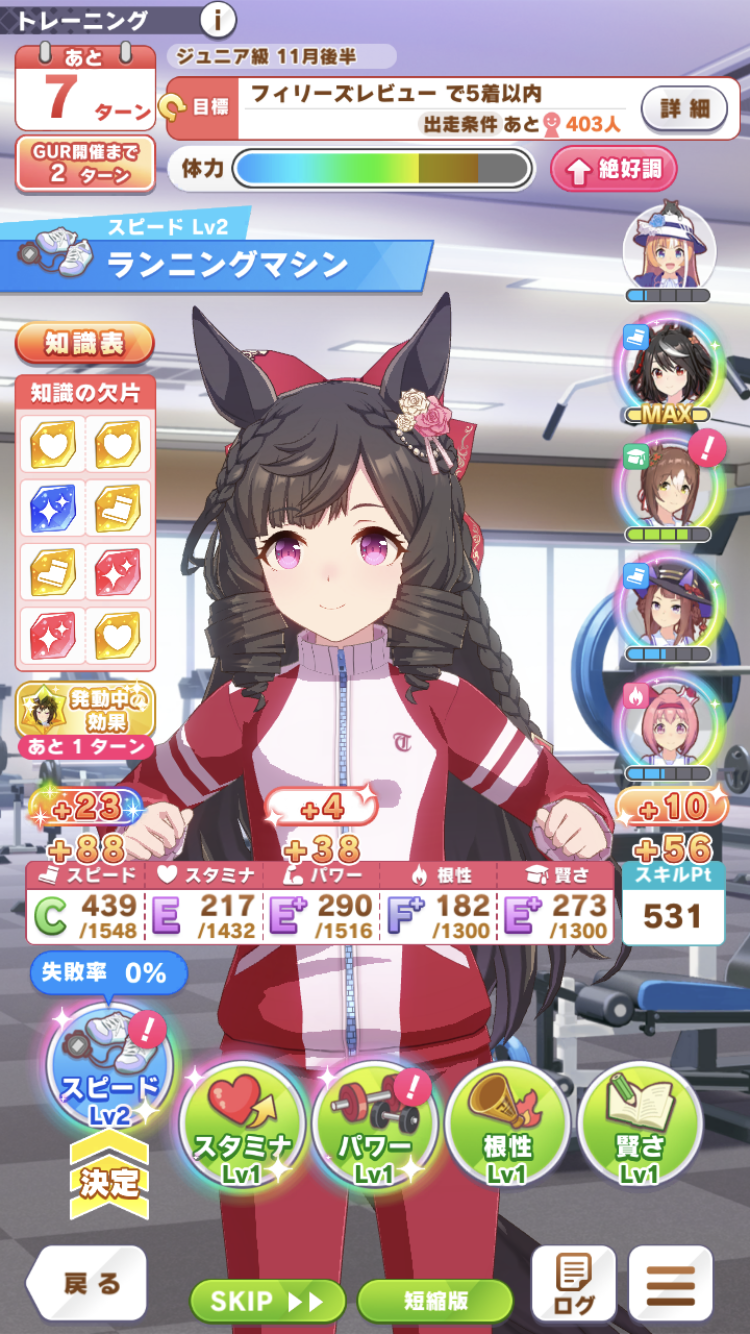Open the 詳細 details button
The image size is (750, 1334).
(x=684, y=108)
